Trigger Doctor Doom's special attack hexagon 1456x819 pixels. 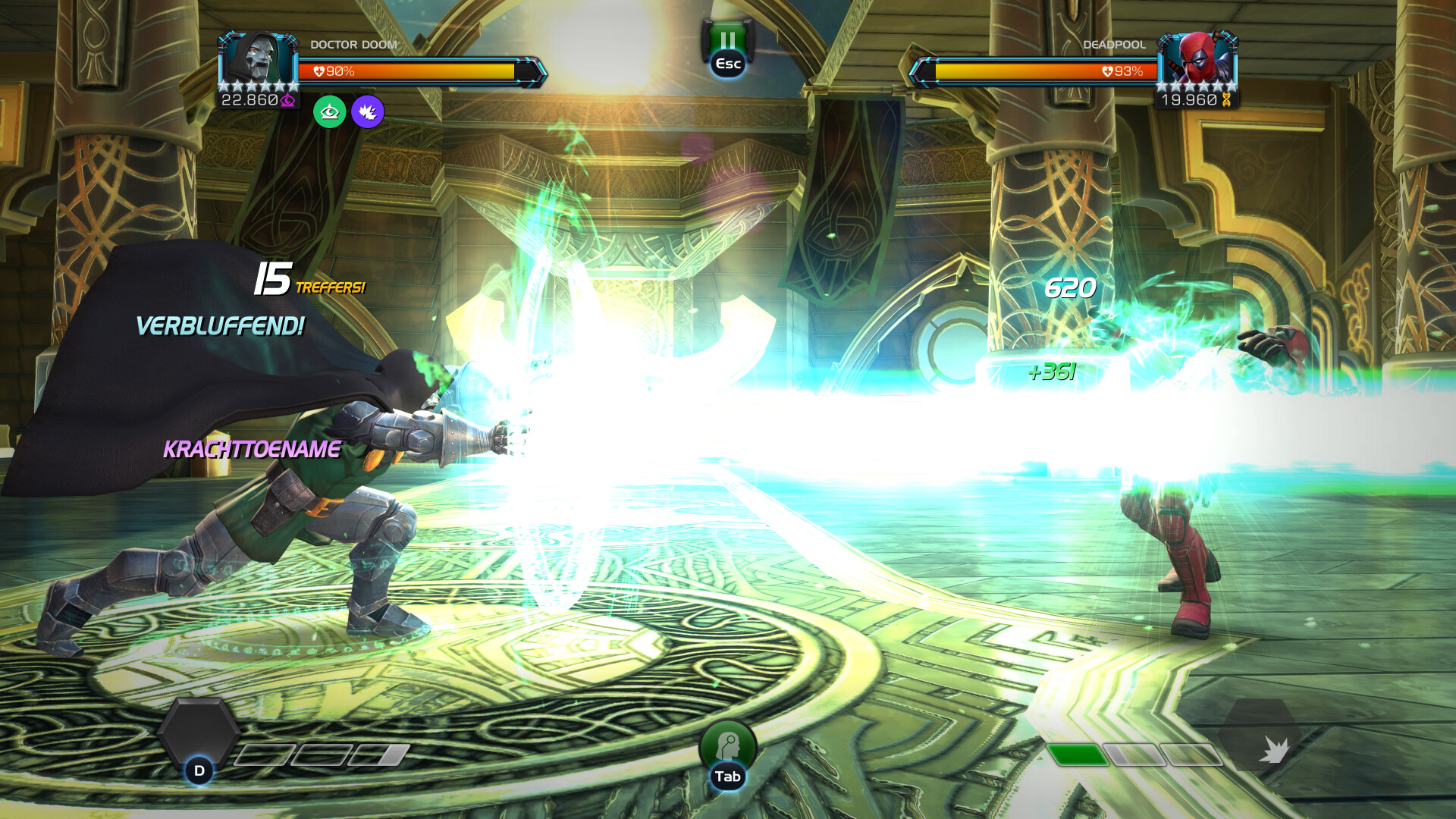[199, 734]
